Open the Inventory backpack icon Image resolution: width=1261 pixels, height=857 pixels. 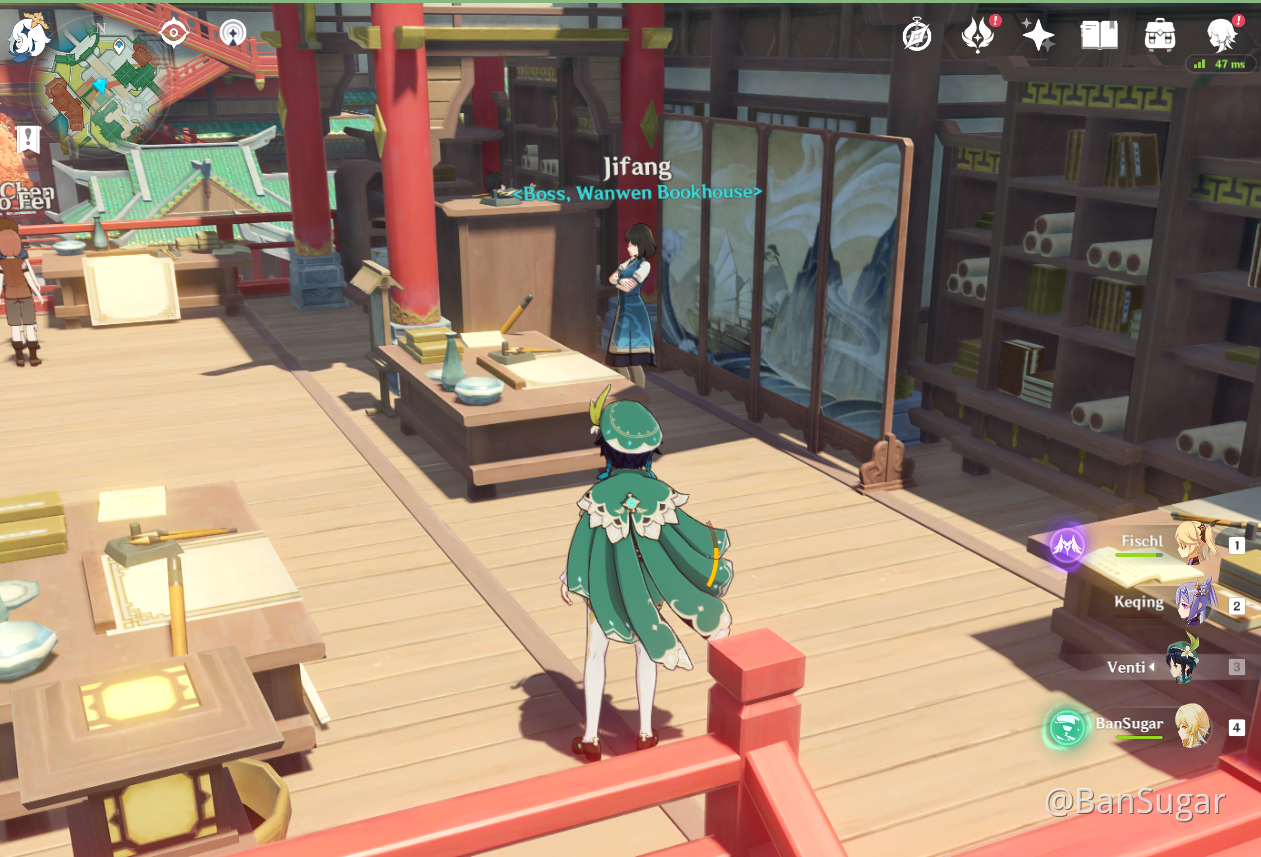(x=1160, y=36)
